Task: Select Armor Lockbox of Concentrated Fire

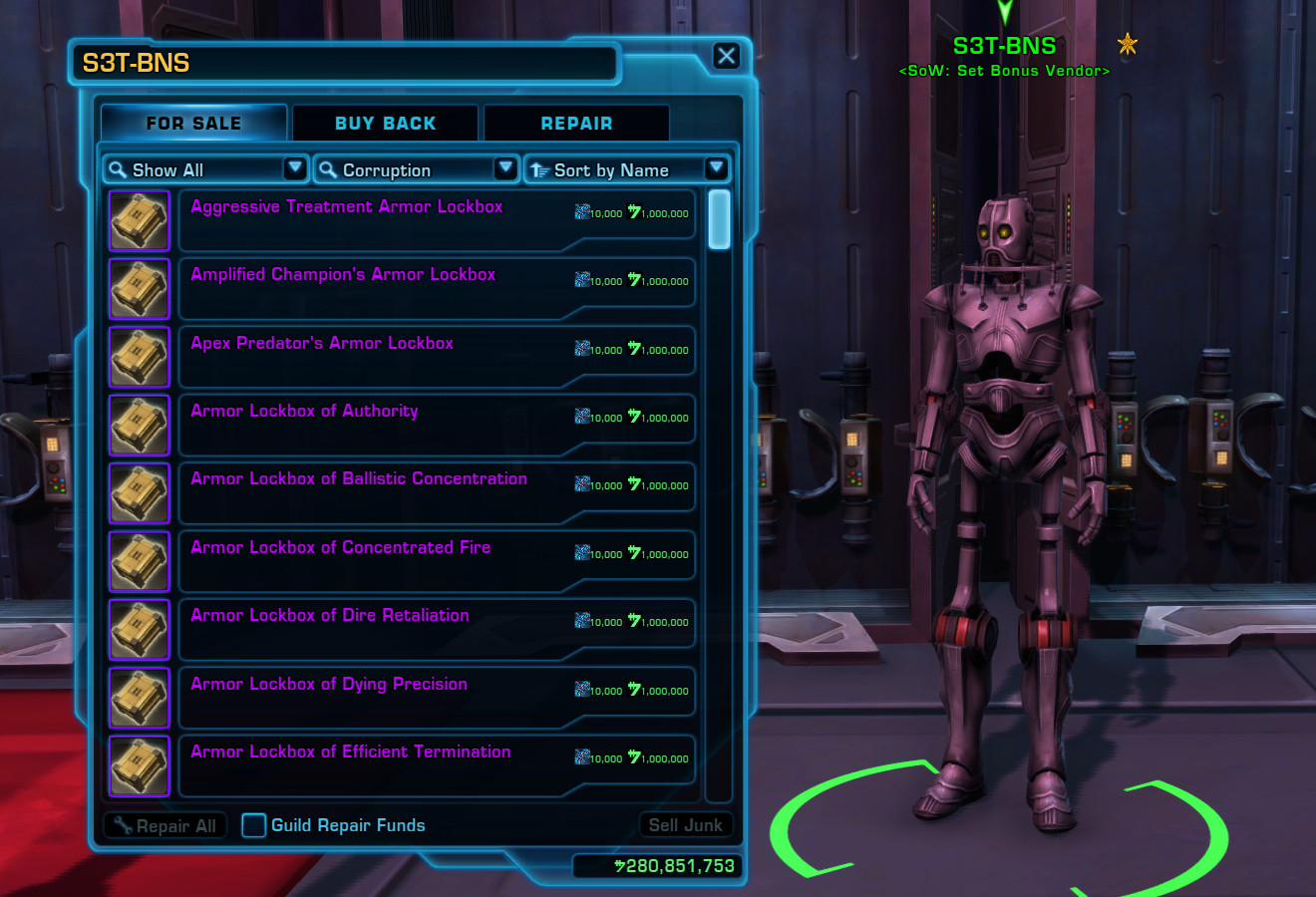Action: (x=340, y=548)
